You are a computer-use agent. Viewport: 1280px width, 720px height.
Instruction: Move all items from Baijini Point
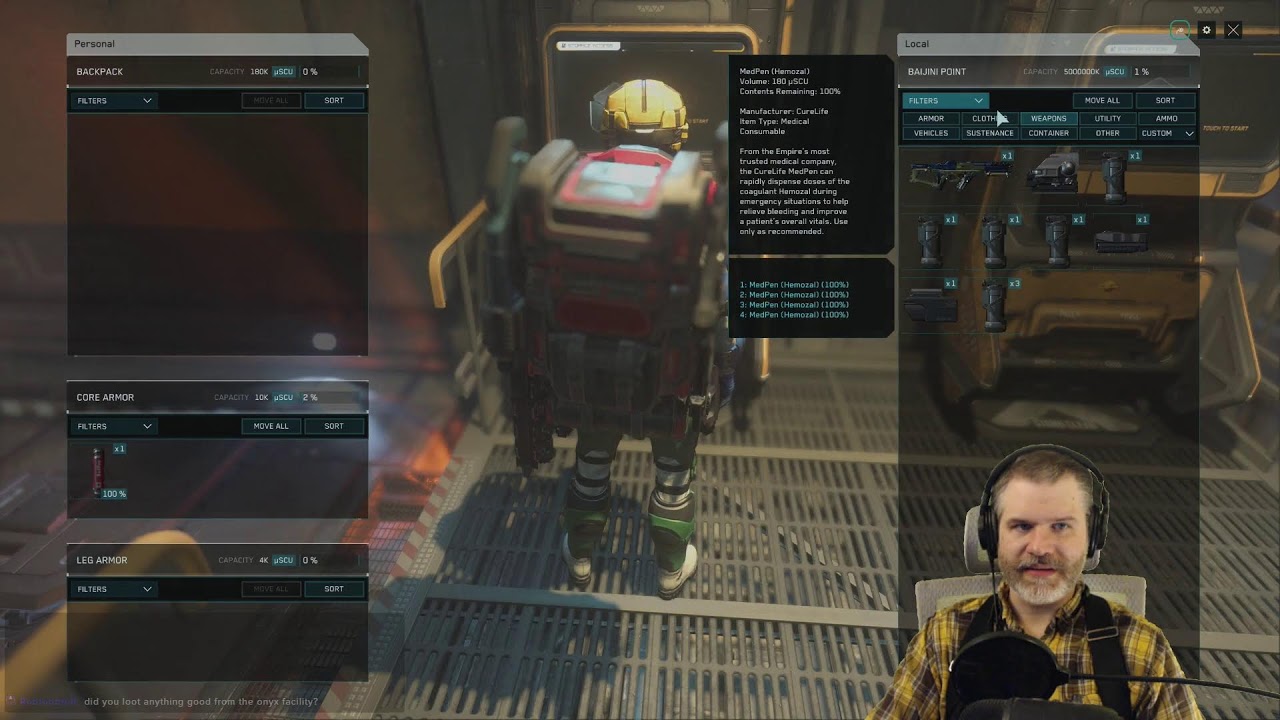(x=1102, y=100)
